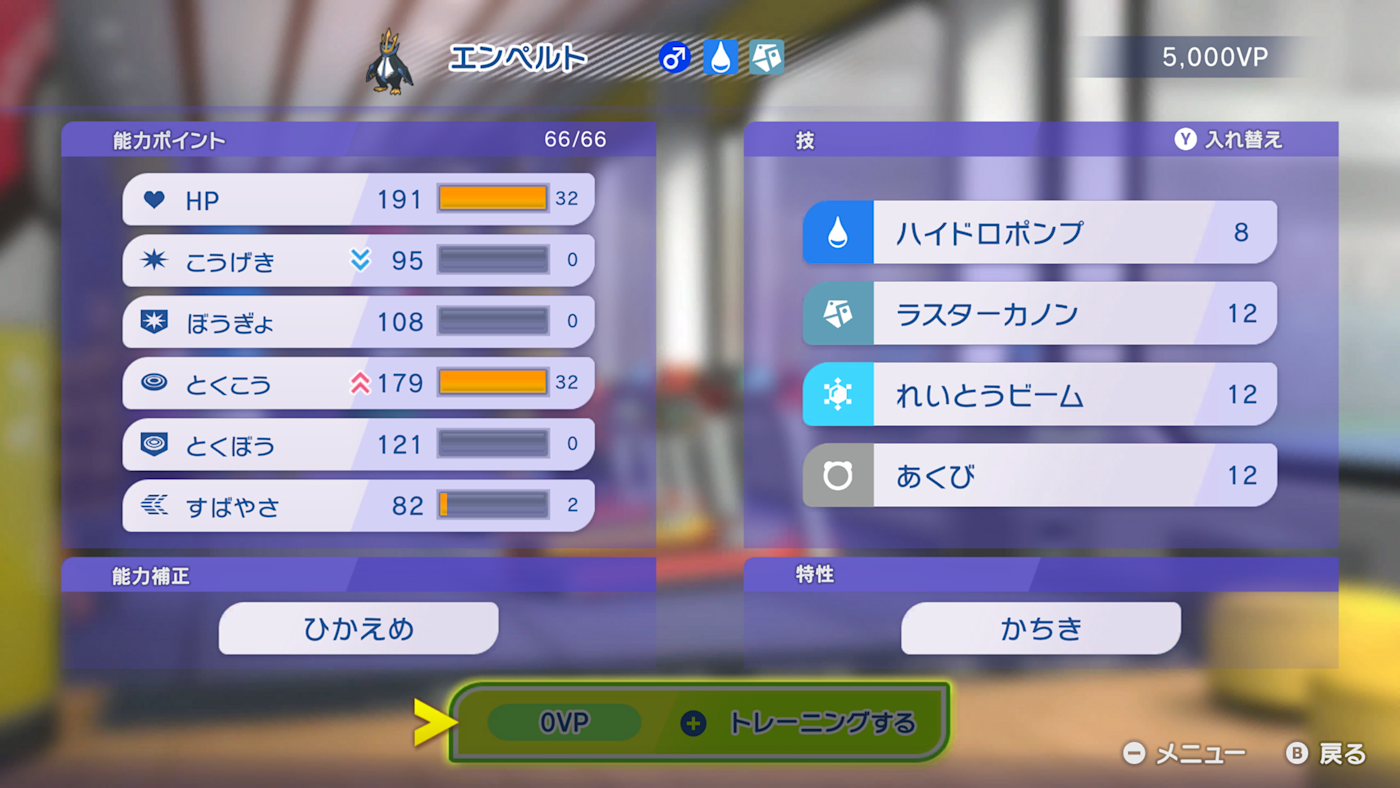
Task: Click the heart HP stat icon
Action: (157, 198)
